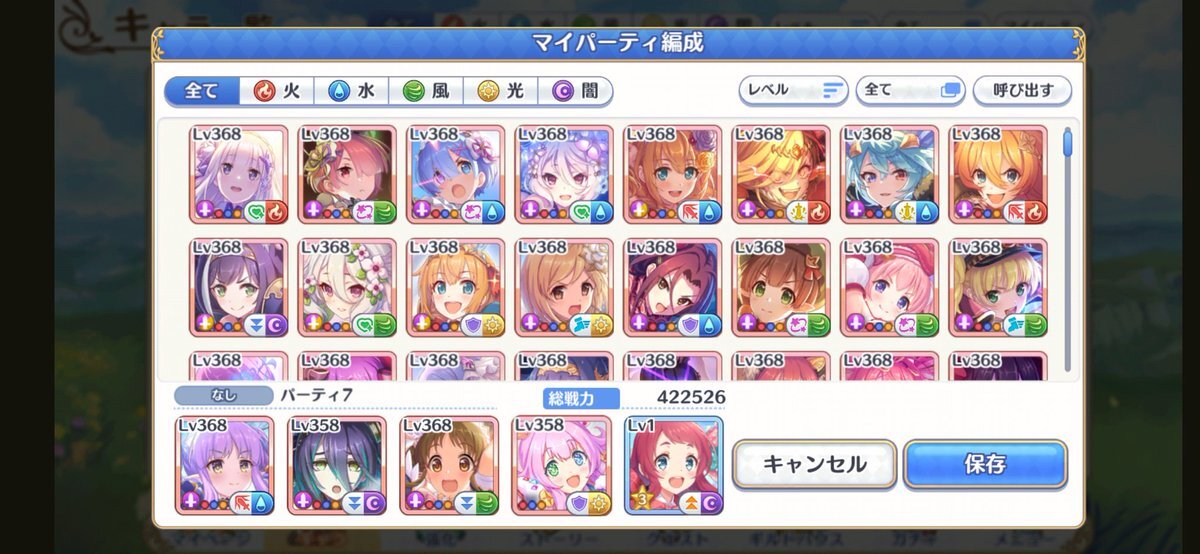Filter characters by 火 fire element
The height and width of the screenshot is (554, 1200).
pos(277,91)
